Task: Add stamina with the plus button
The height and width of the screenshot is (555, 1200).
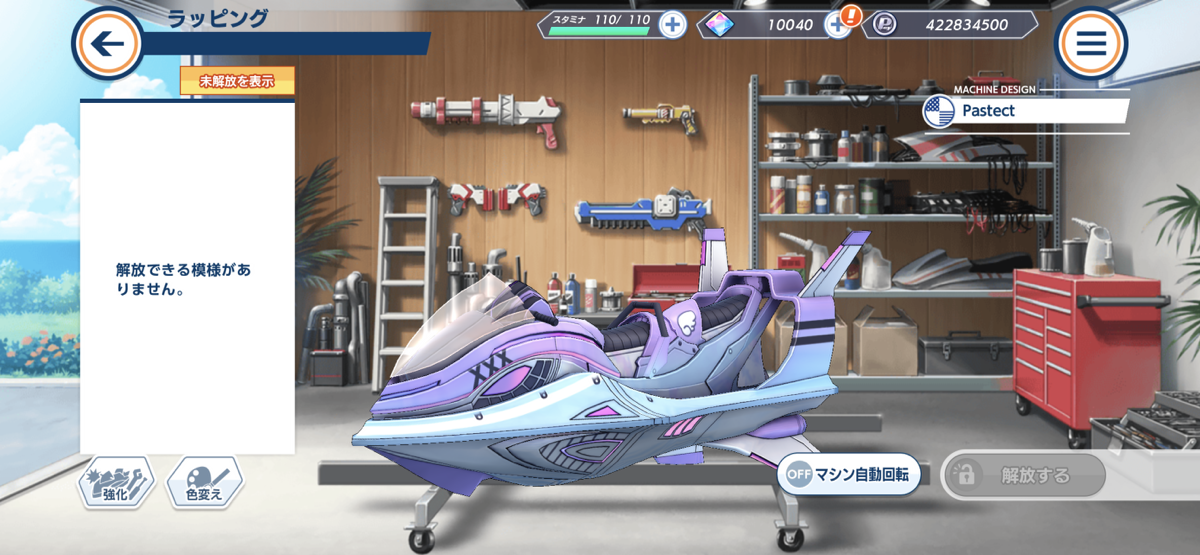Action: point(672,25)
